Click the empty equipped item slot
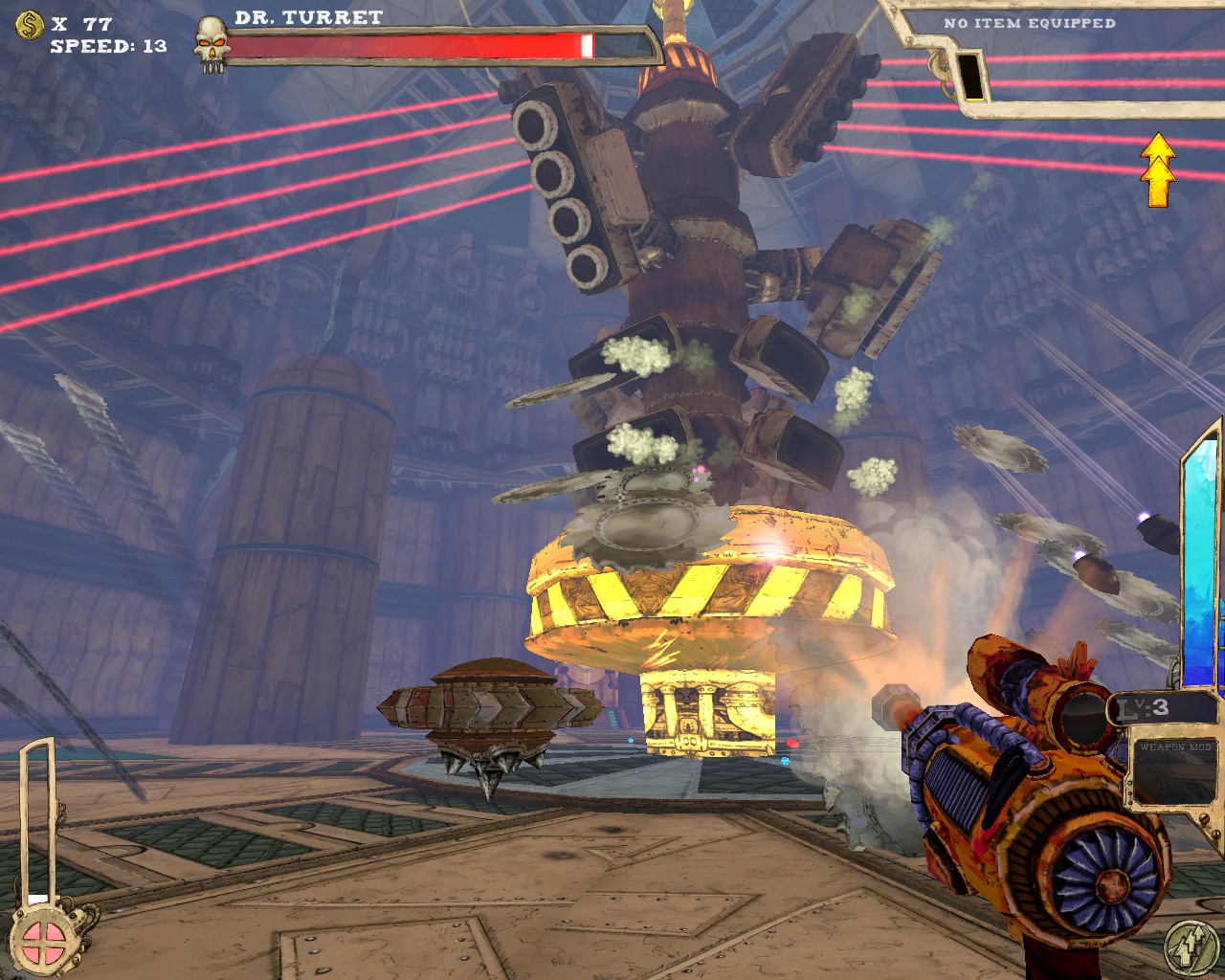Viewport: 1225px width, 980px height. pyautogui.click(x=970, y=75)
